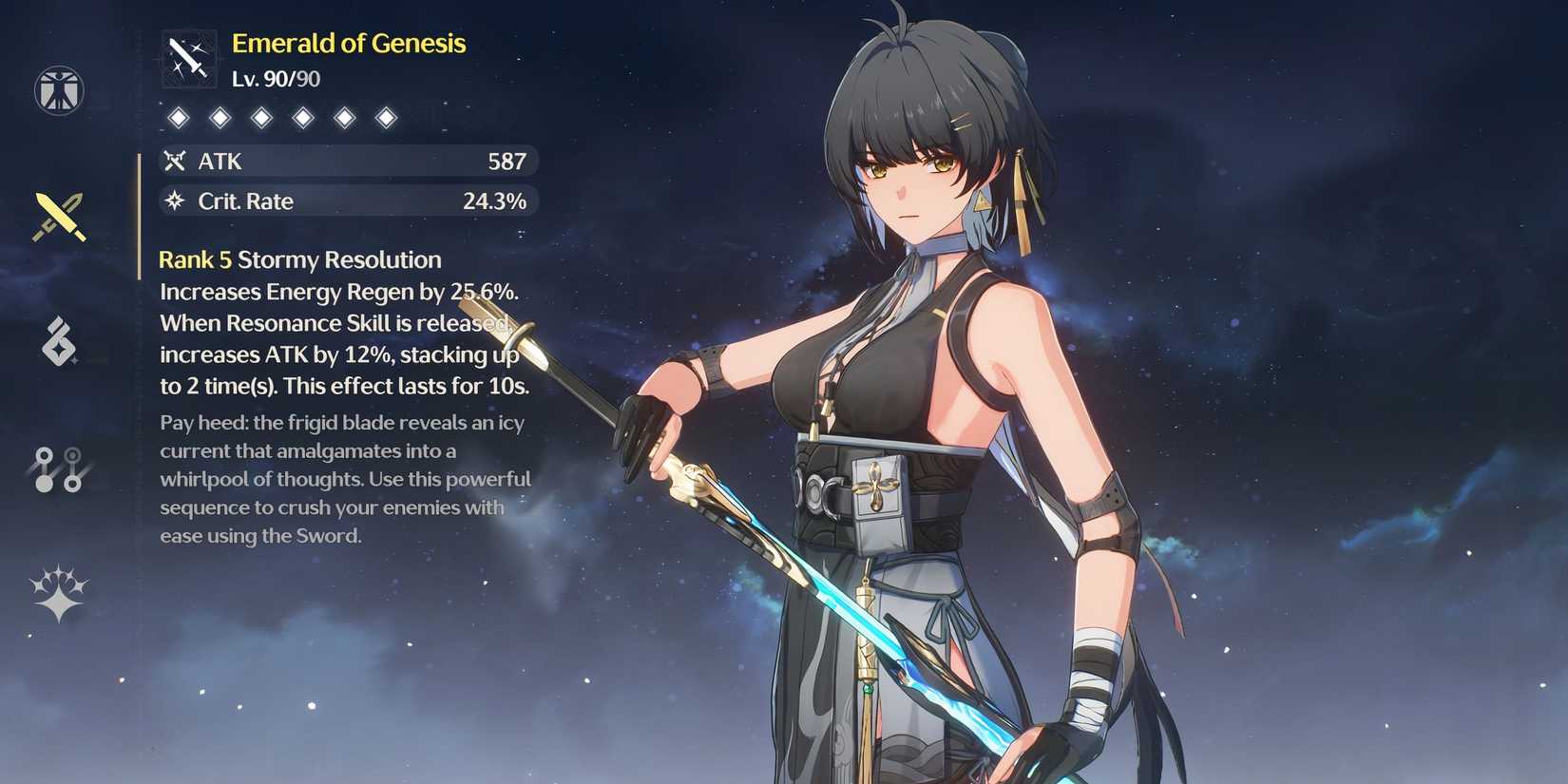The height and width of the screenshot is (784, 1568).
Task: Click the first rarity diamond under weapon name
Action: [x=179, y=117]
